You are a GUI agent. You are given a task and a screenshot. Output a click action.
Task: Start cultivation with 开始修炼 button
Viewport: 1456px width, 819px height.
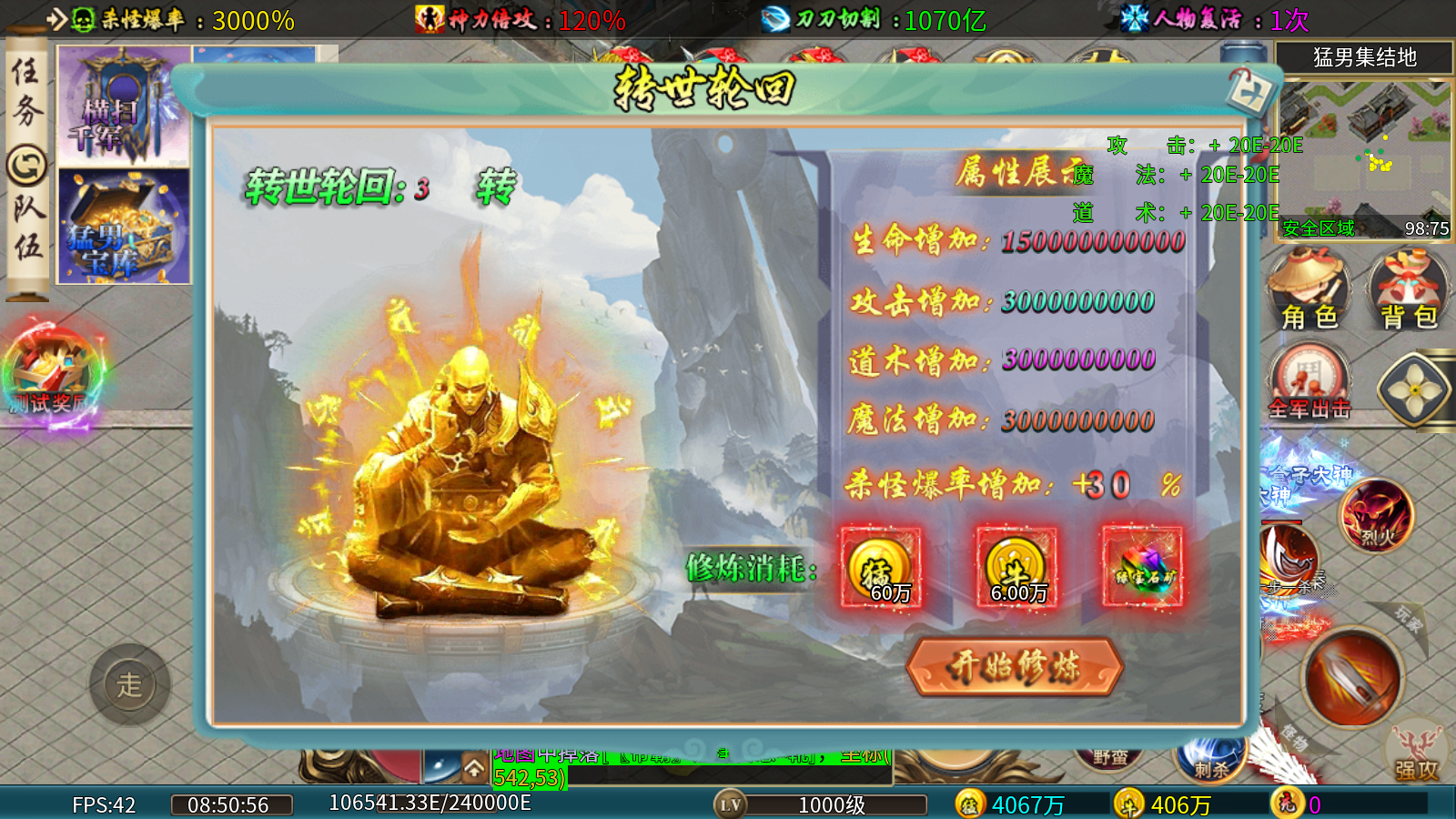coord(1015,666)
